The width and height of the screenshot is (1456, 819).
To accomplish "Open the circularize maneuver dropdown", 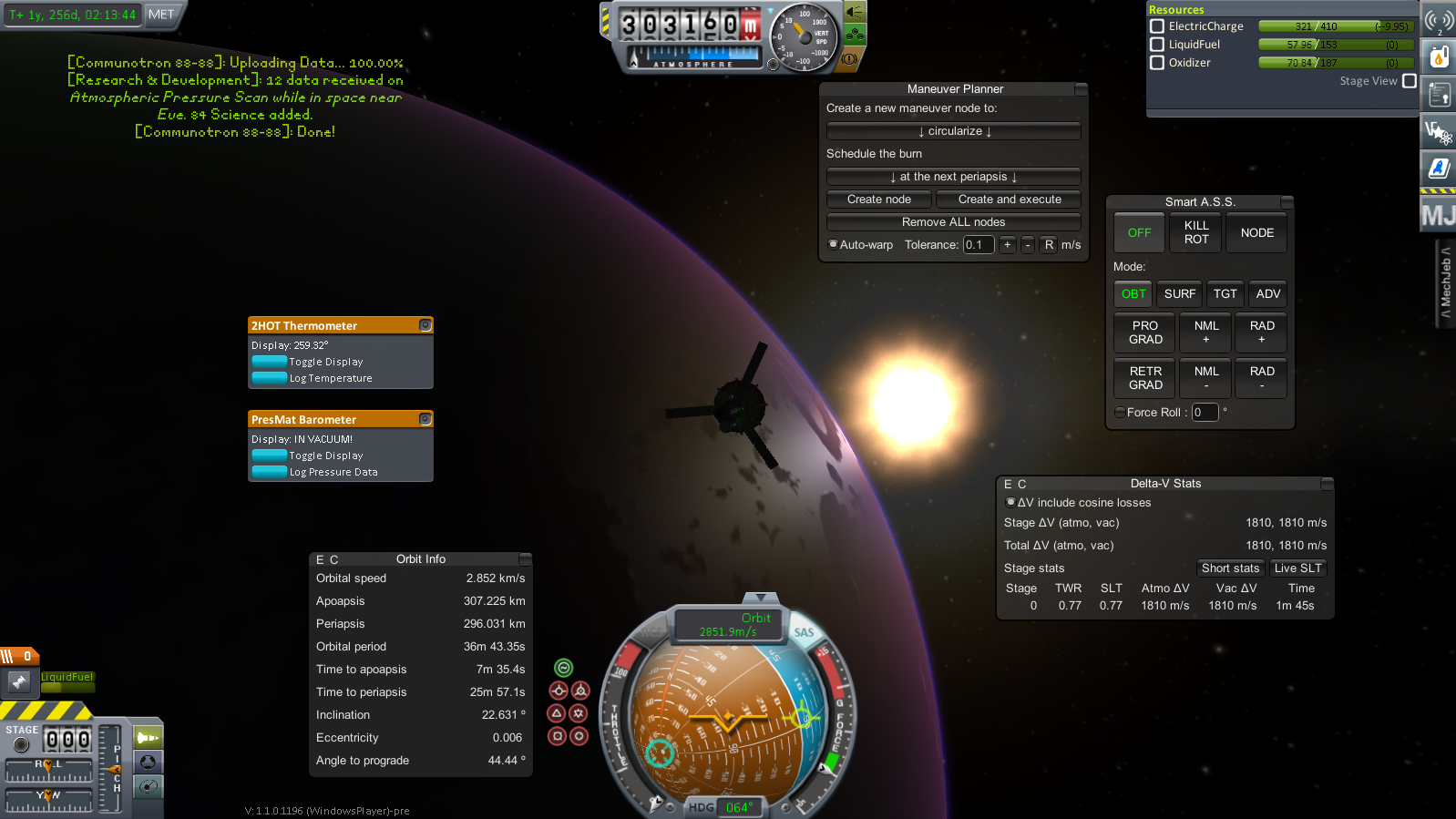I will tap(954, 131).
